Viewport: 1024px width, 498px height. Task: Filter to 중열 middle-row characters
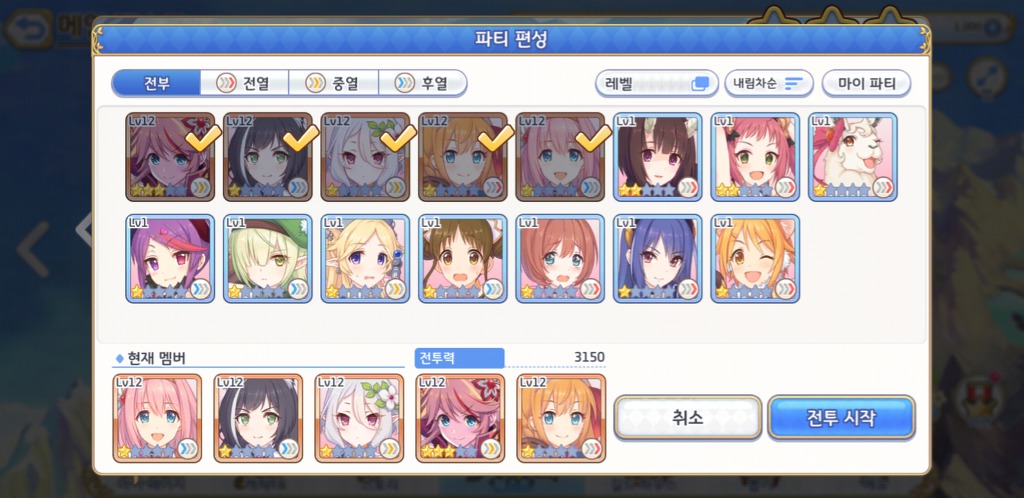click(x=333, y=83)
